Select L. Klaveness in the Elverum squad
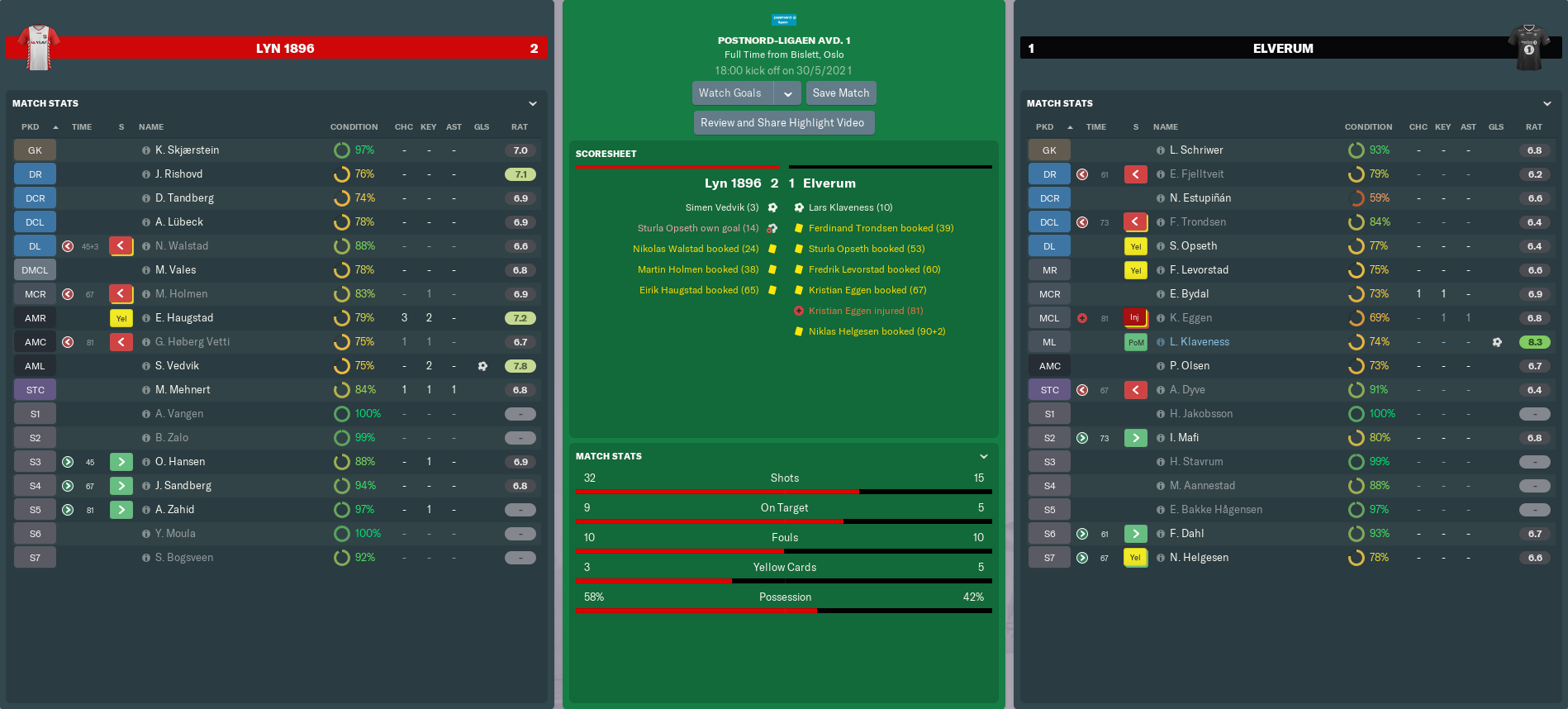1568x709 pixels. (1200, 342)
